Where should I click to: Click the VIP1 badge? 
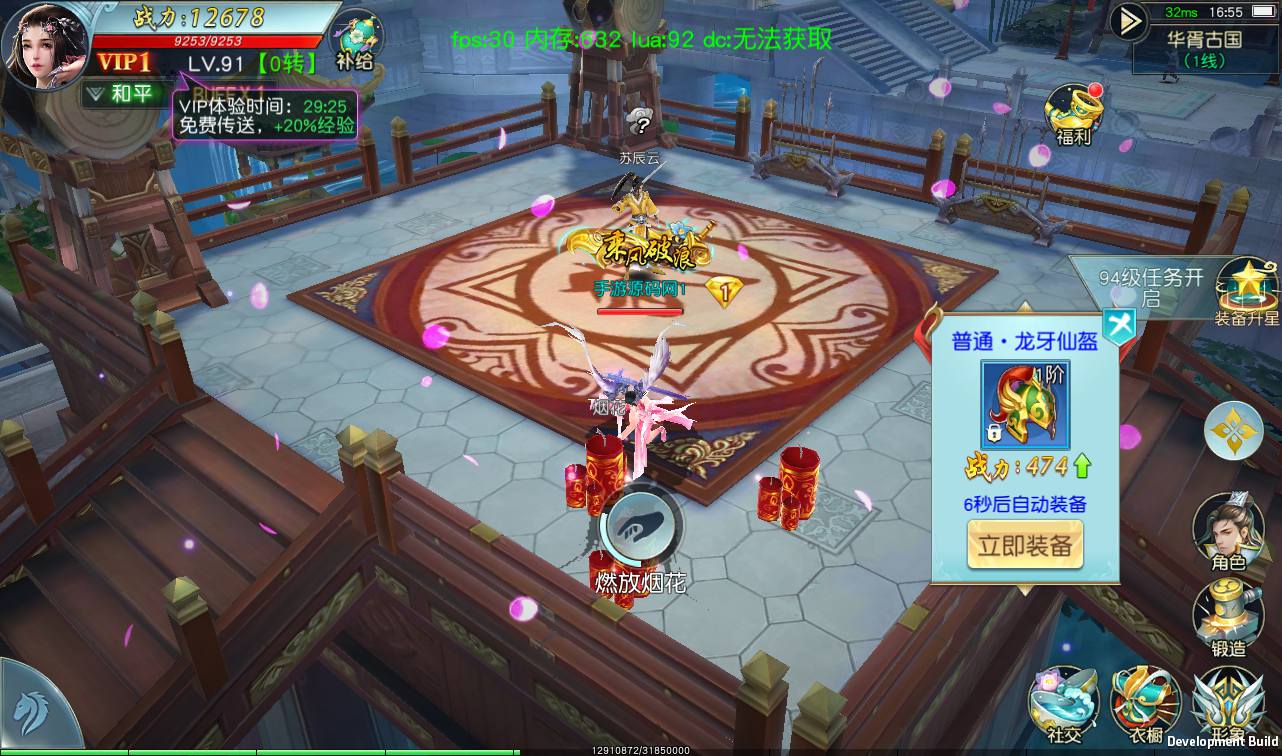[125, 62]
